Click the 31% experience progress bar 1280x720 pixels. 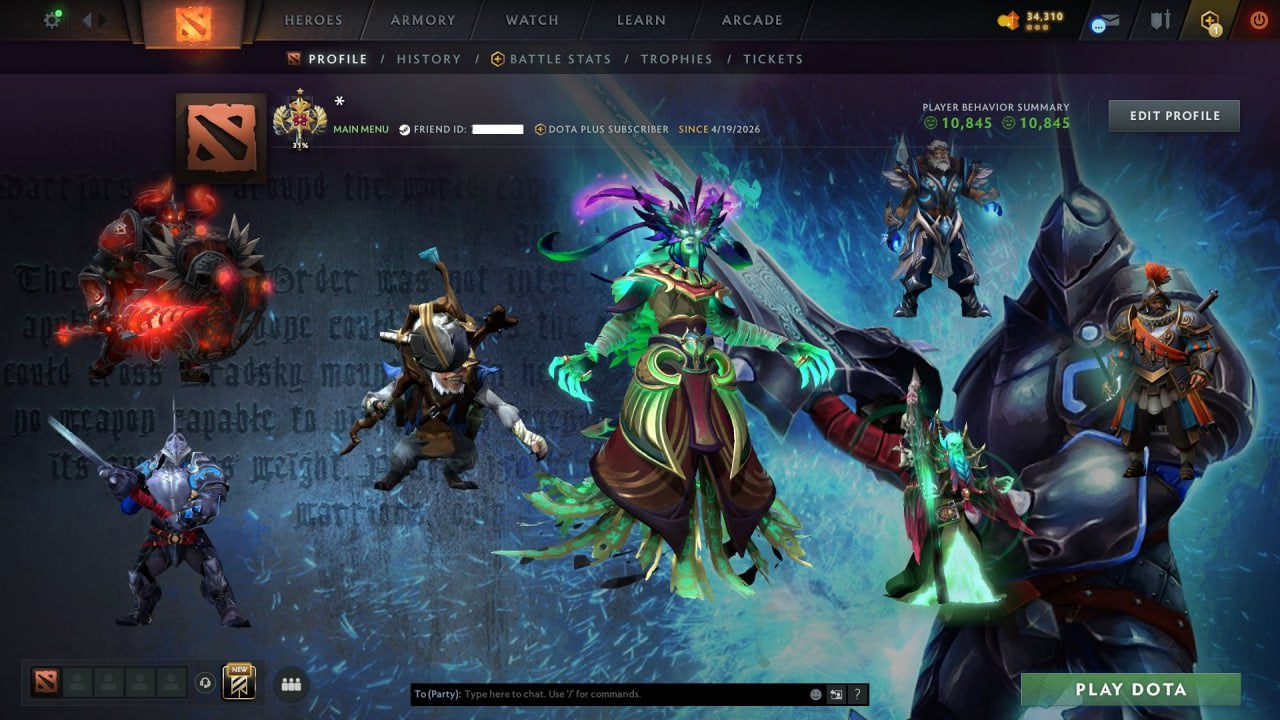(299, 147)
